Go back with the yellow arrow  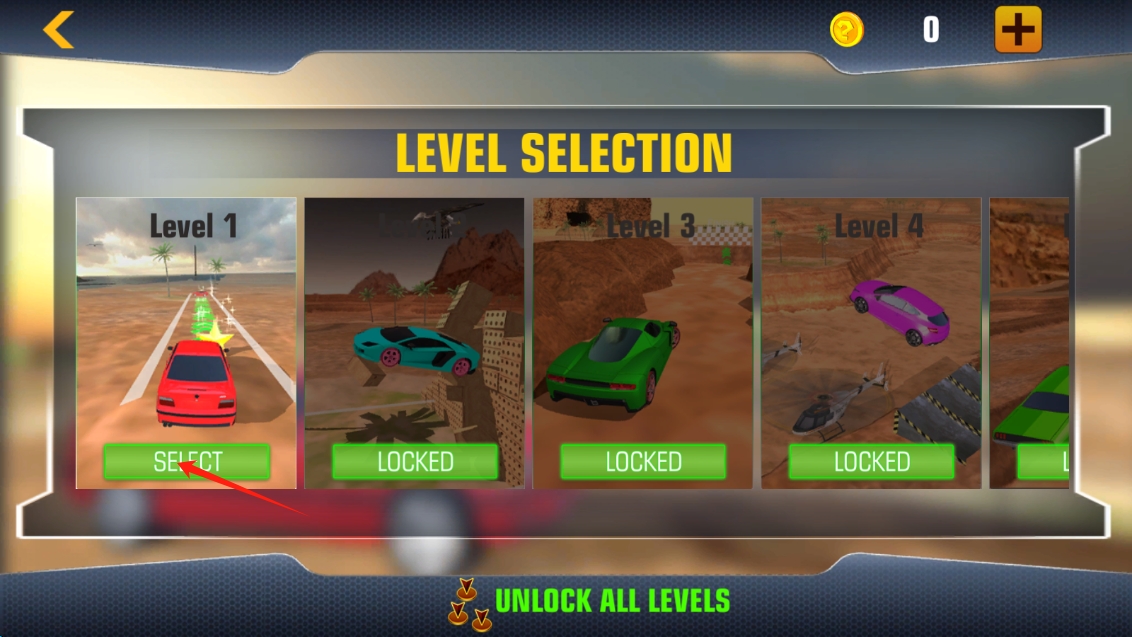(x=58, y=30)
